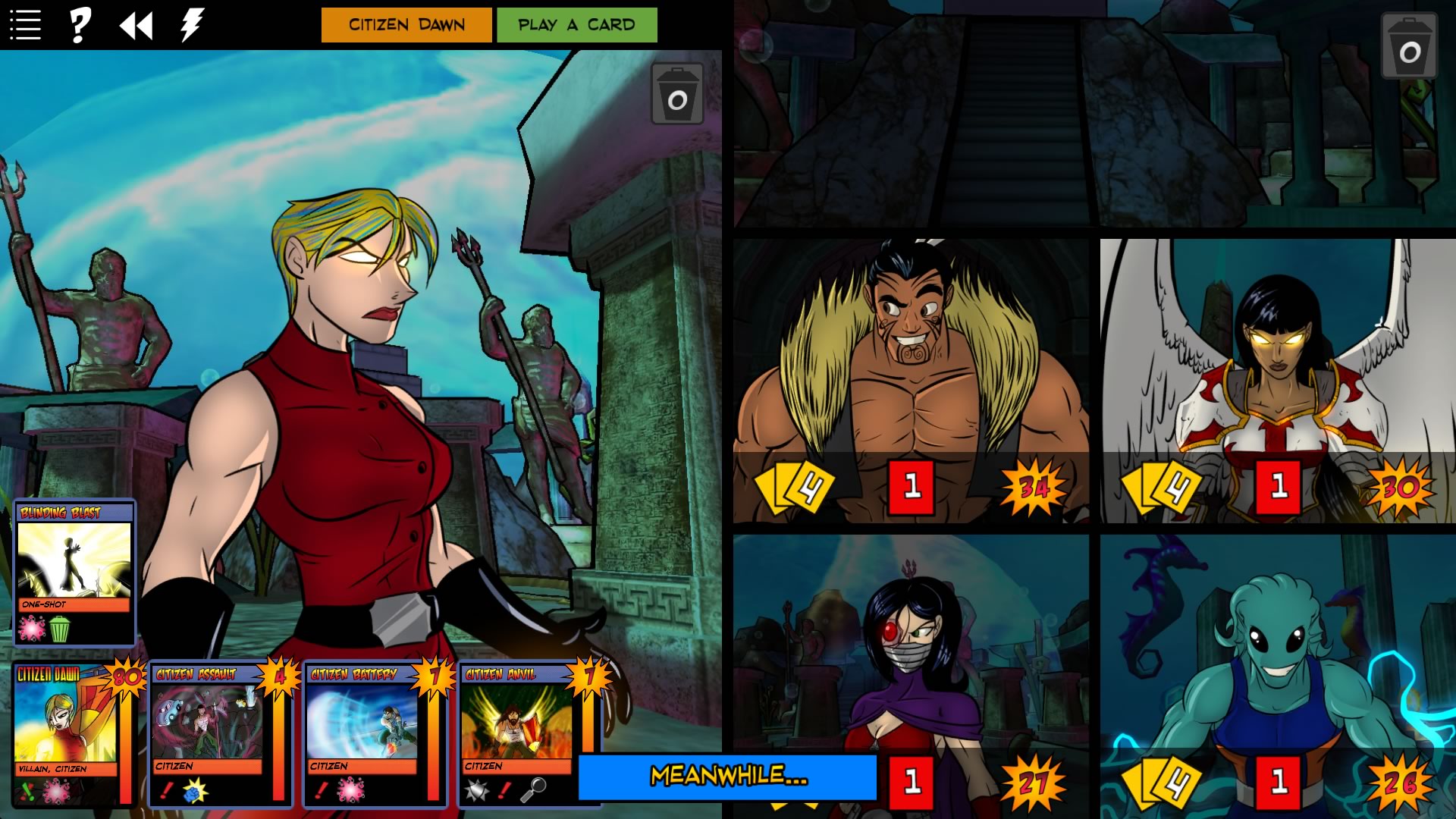Select the Citizen Dawn header tab

pos(406,24)
